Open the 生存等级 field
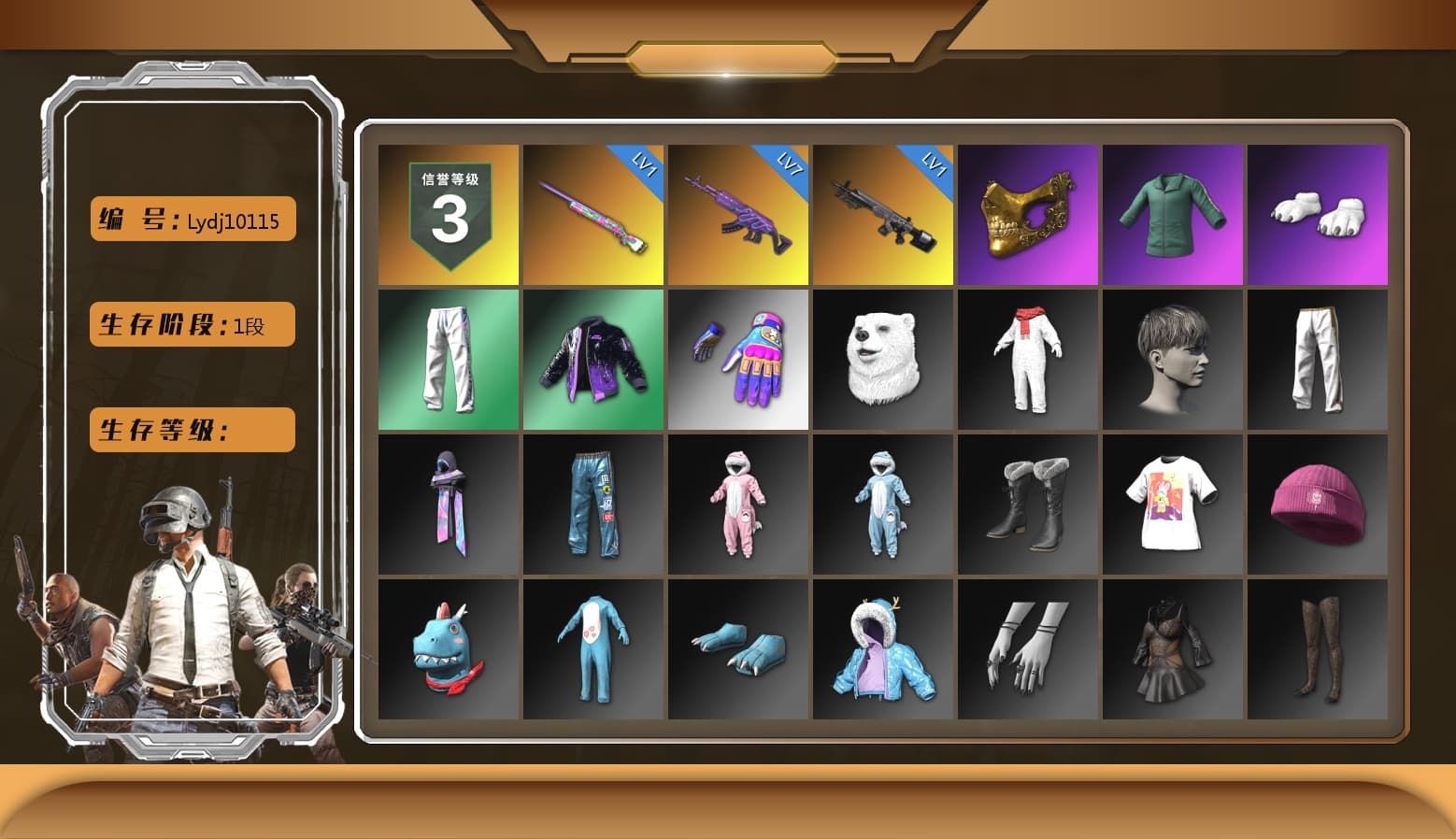The image size is (1456, 839). pos(191,430)
